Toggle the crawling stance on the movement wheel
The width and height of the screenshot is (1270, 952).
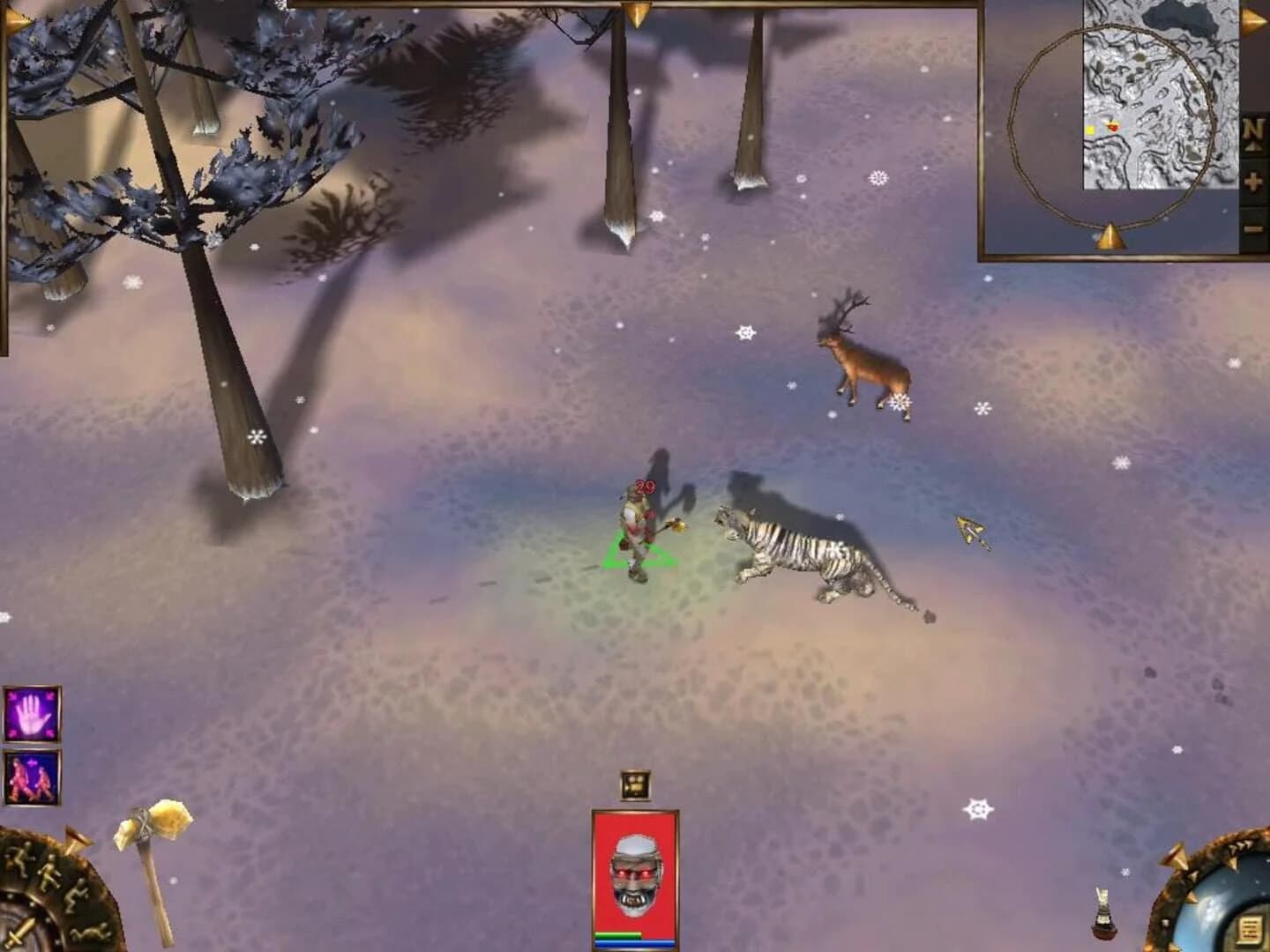tap(88, 934)
